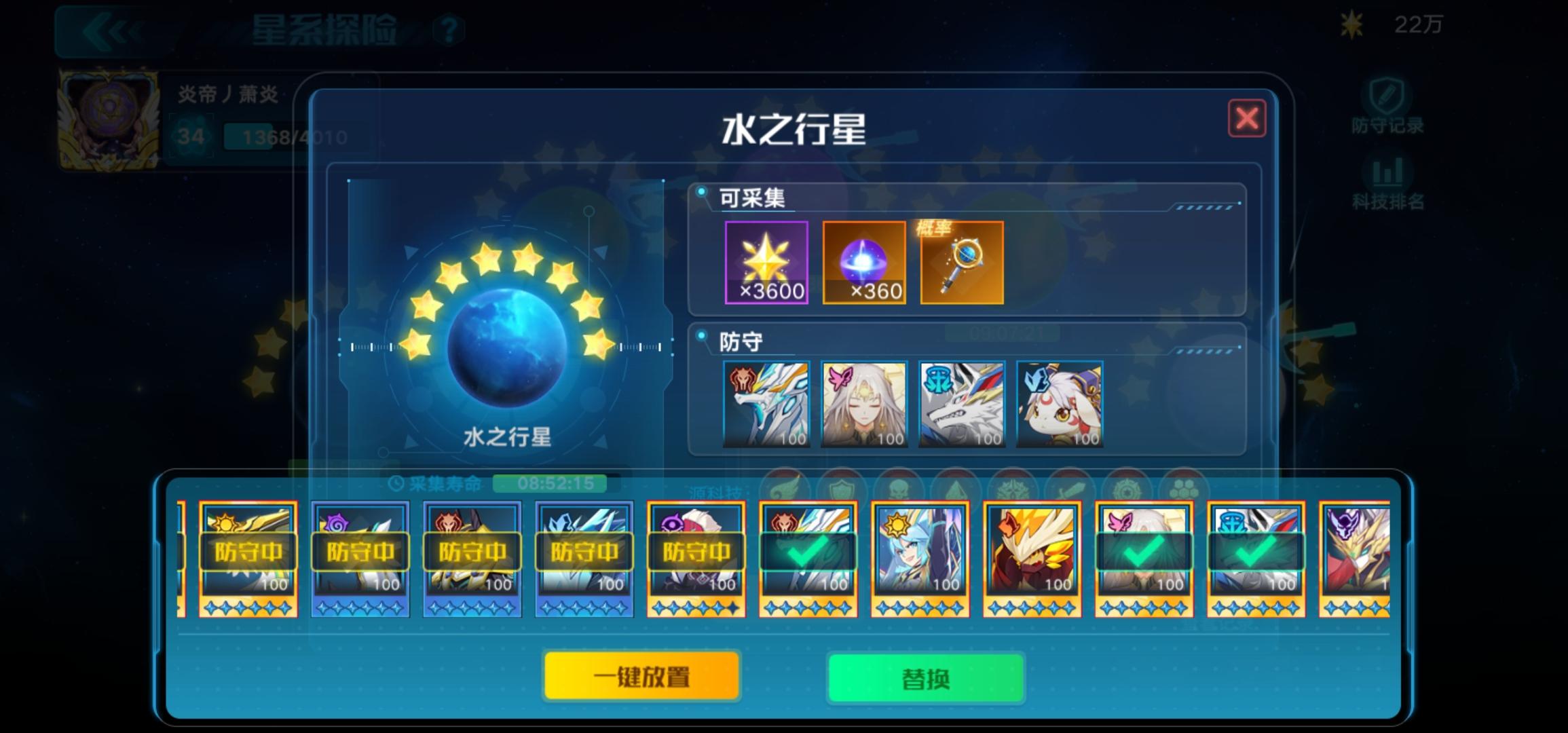Open the 概率 probability telescope item

(x=961, y=263)
